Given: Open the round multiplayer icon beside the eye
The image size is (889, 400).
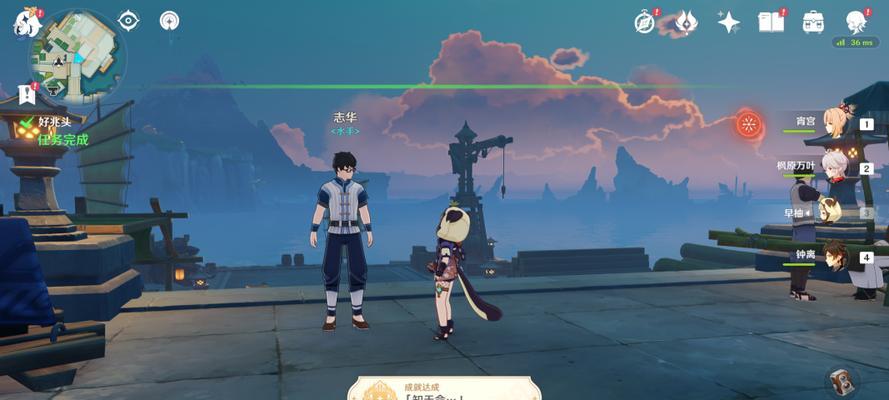Looking at the screenshot, I should [x=170, y=20].
